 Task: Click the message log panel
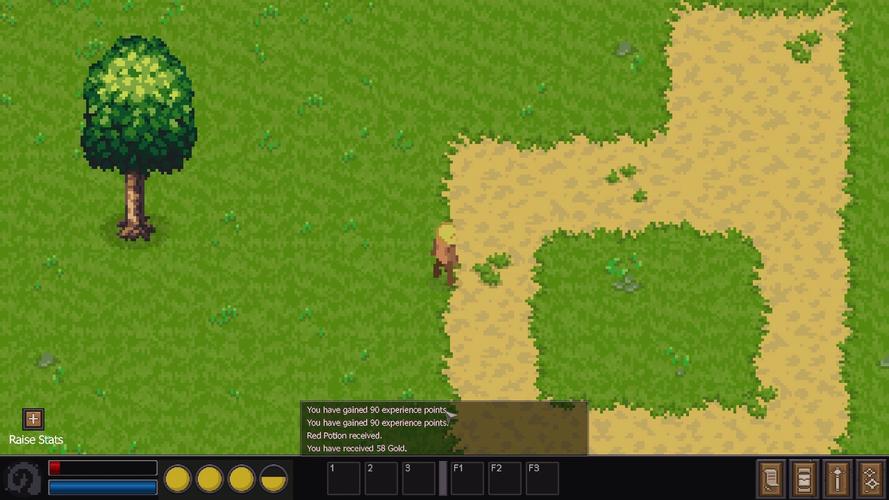click(444, 428)
